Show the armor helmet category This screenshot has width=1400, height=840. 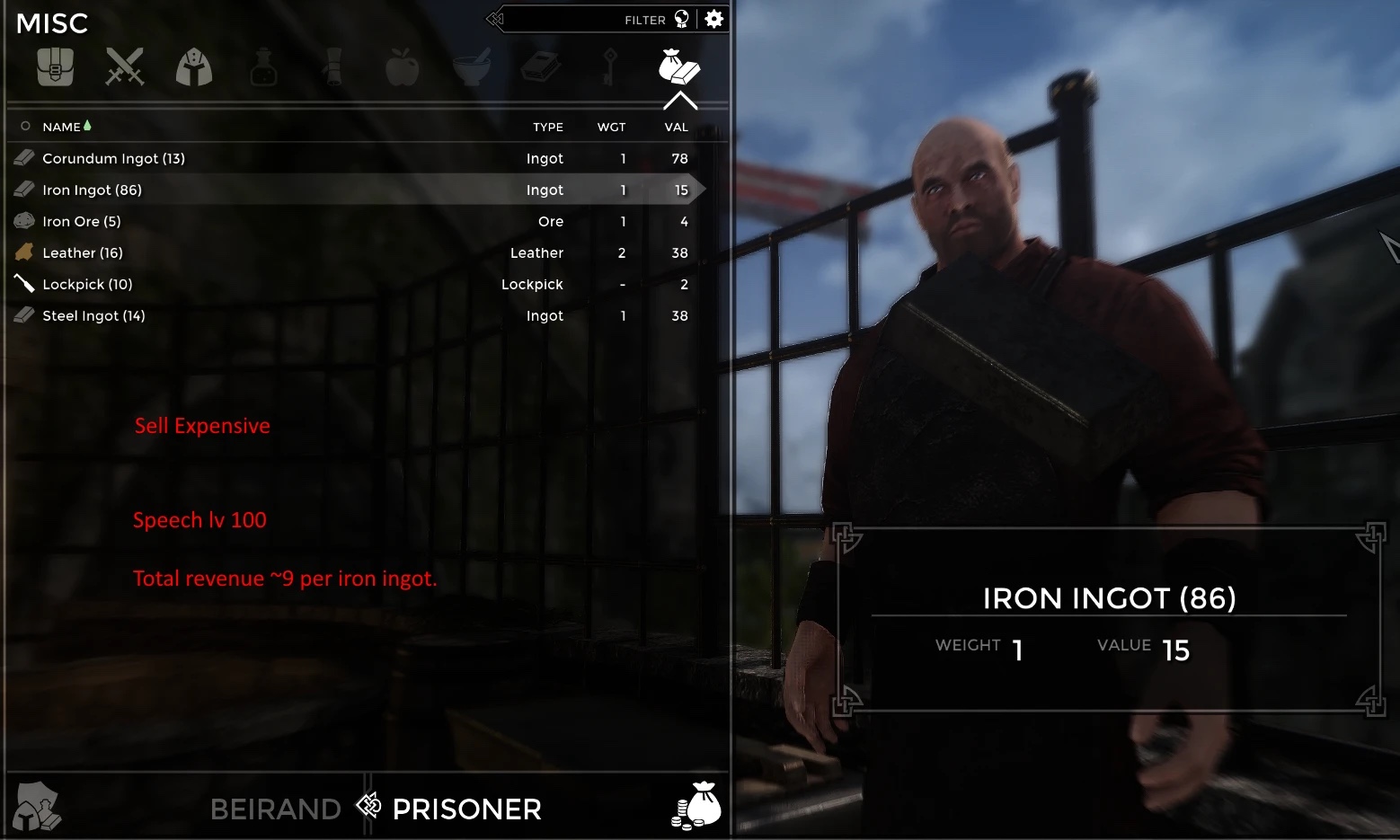[x=194, y=67]
